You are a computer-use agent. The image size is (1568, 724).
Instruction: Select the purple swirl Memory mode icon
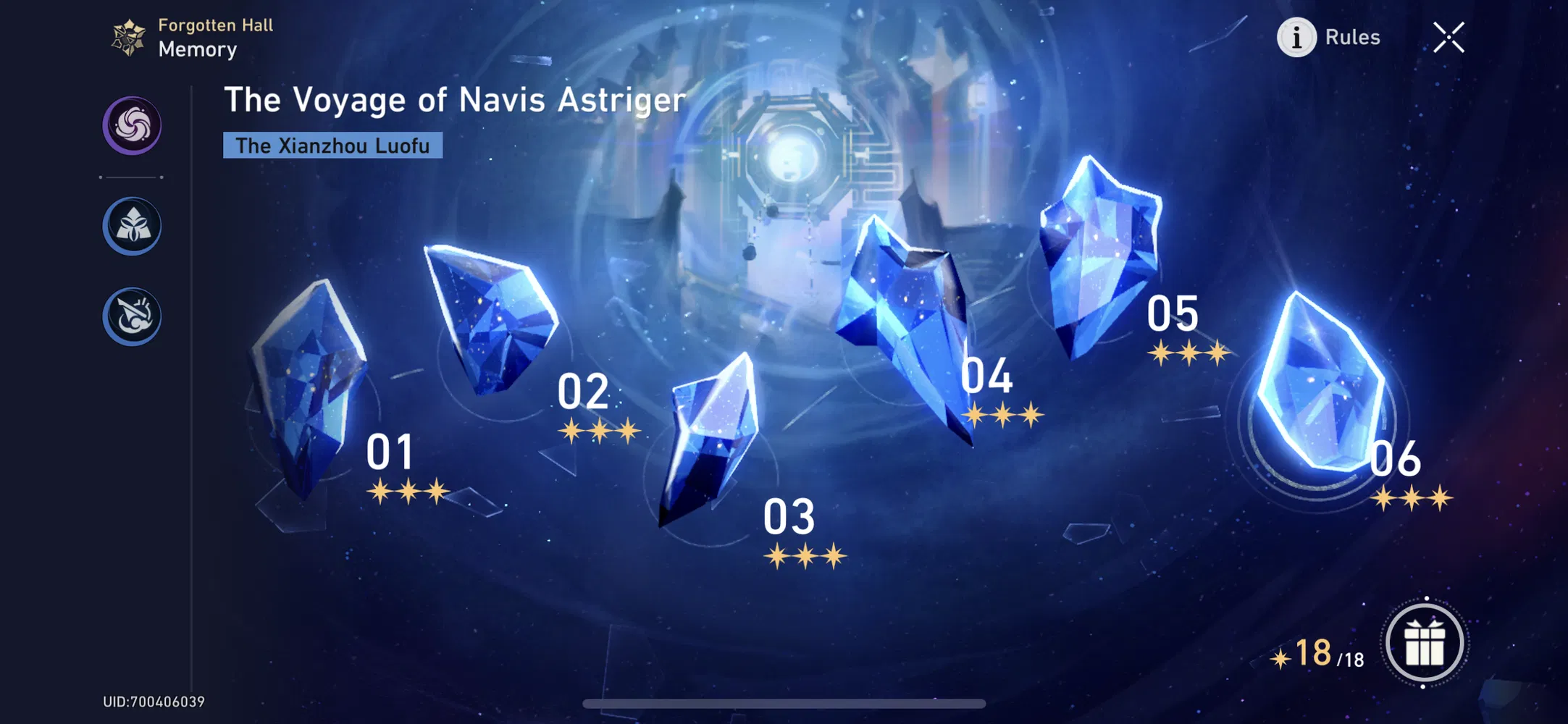click(131, 125)
